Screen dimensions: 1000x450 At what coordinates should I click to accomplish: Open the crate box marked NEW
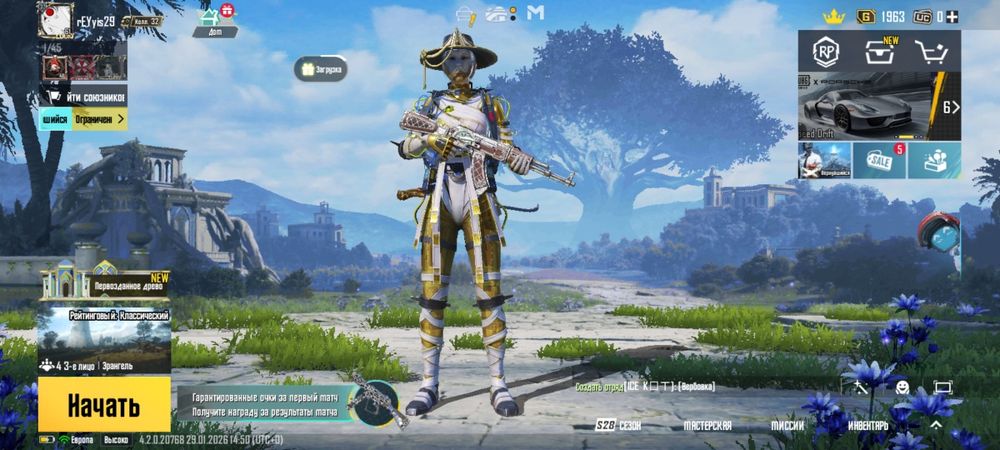[x=880, y=51]
